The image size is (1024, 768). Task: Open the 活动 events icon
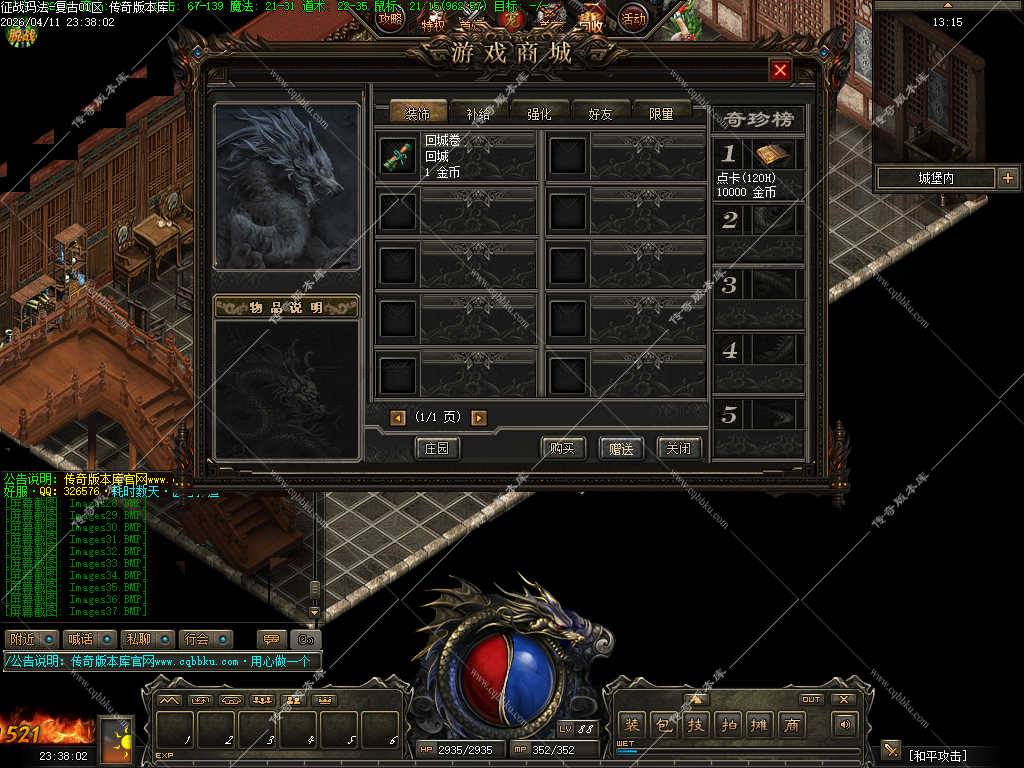click(632, 17)
